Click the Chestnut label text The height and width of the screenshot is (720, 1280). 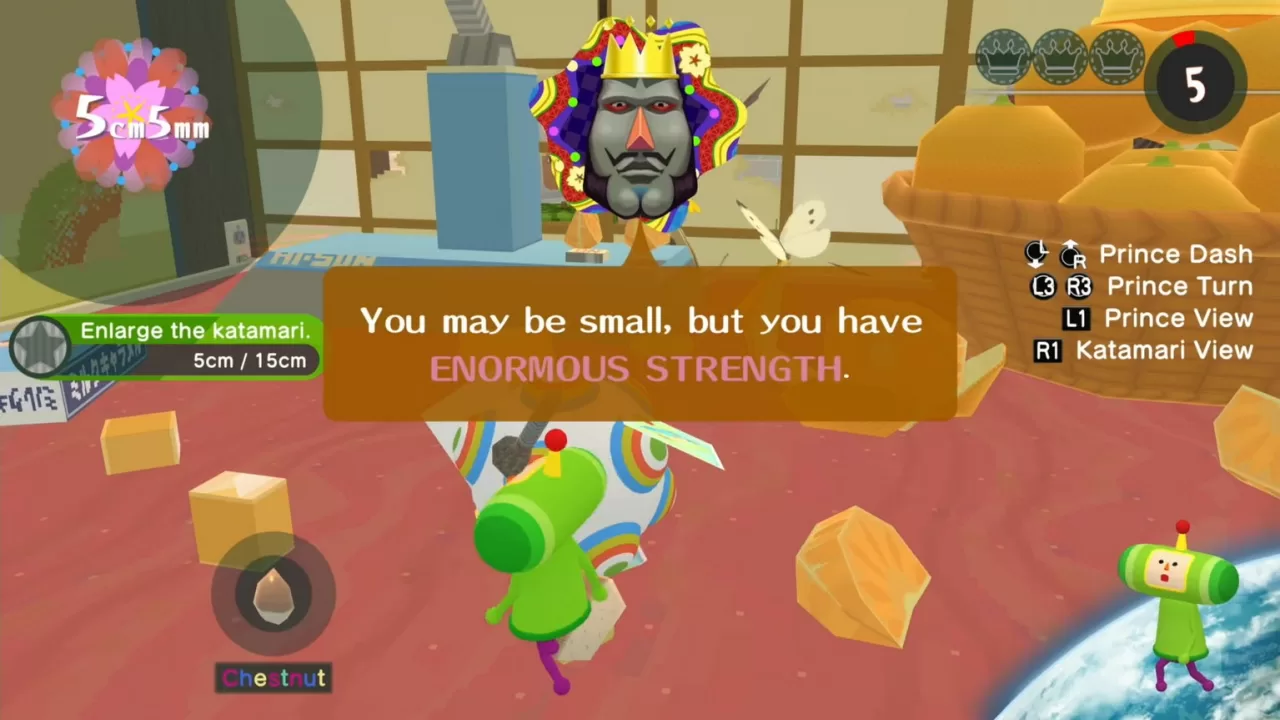273,678
